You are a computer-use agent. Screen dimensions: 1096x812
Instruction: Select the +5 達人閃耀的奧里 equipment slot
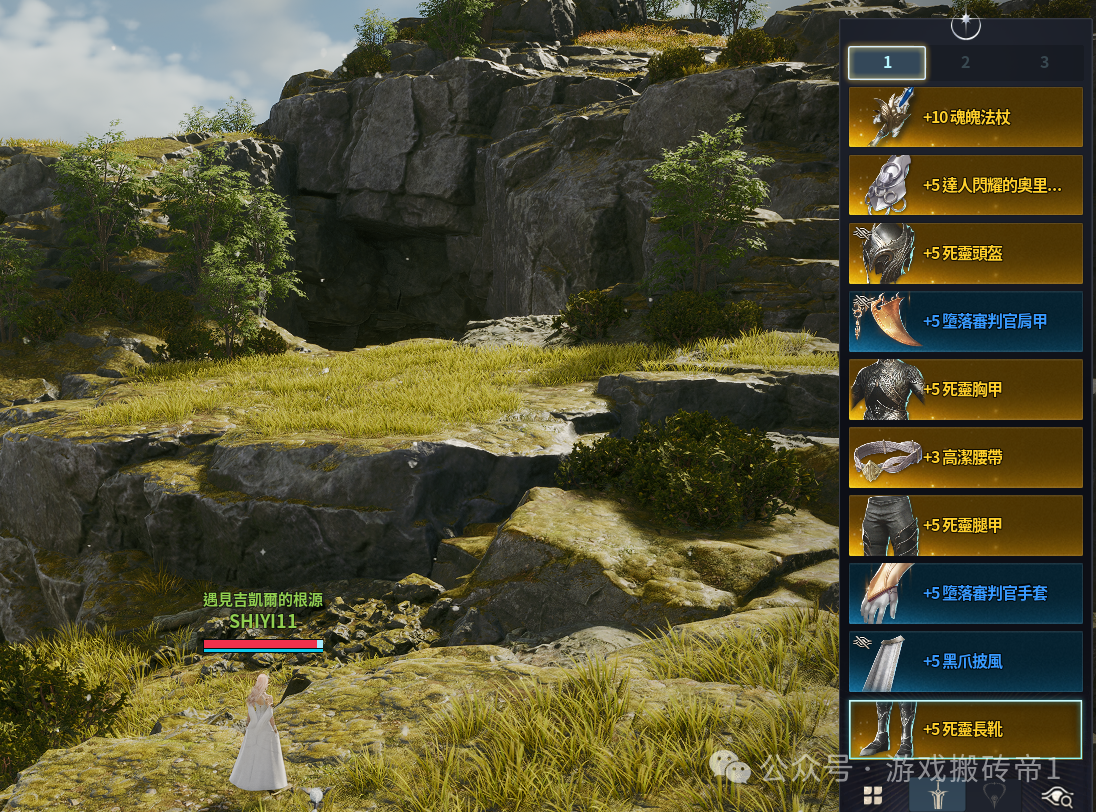[965, 185]
